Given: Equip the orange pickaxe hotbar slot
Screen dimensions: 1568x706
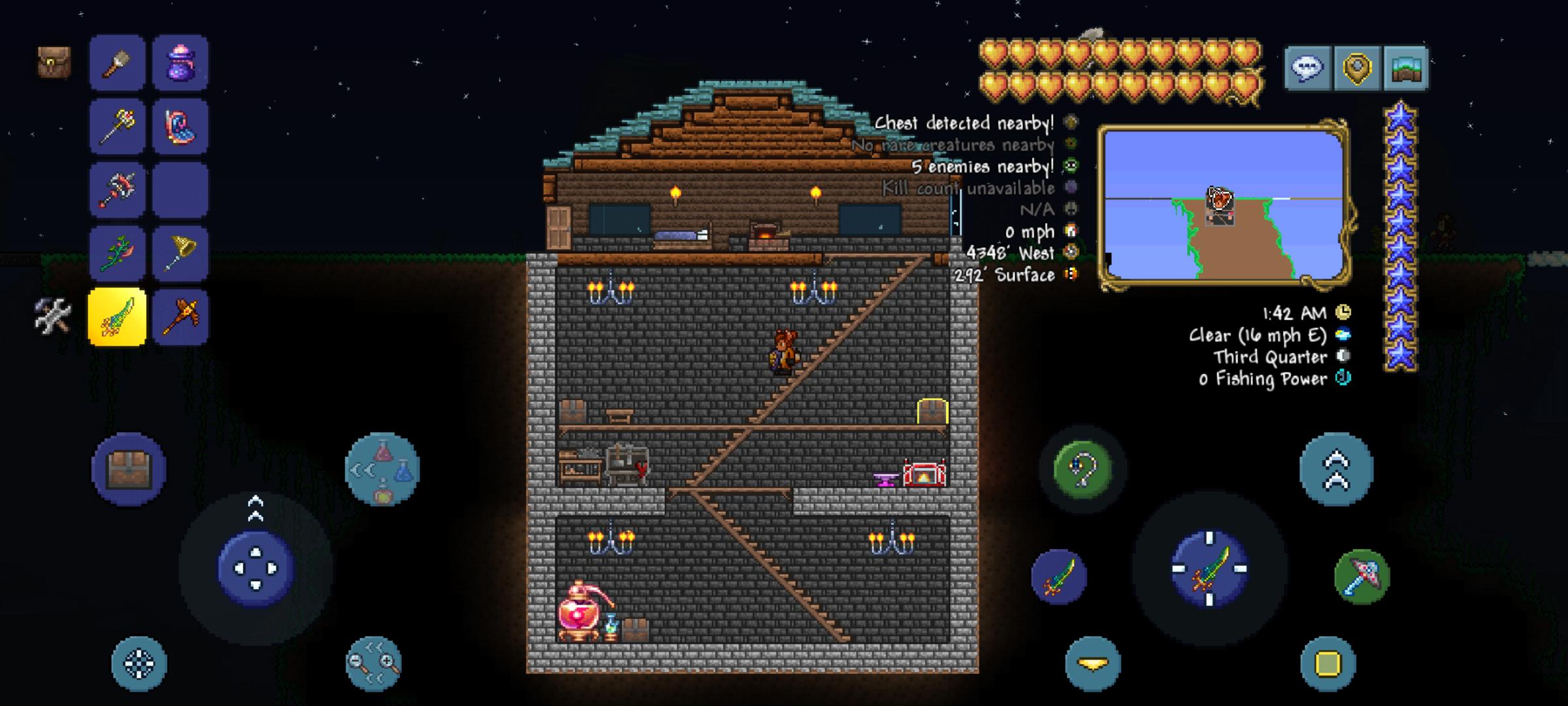Looking at the screenshot, I should coord(180,317).
